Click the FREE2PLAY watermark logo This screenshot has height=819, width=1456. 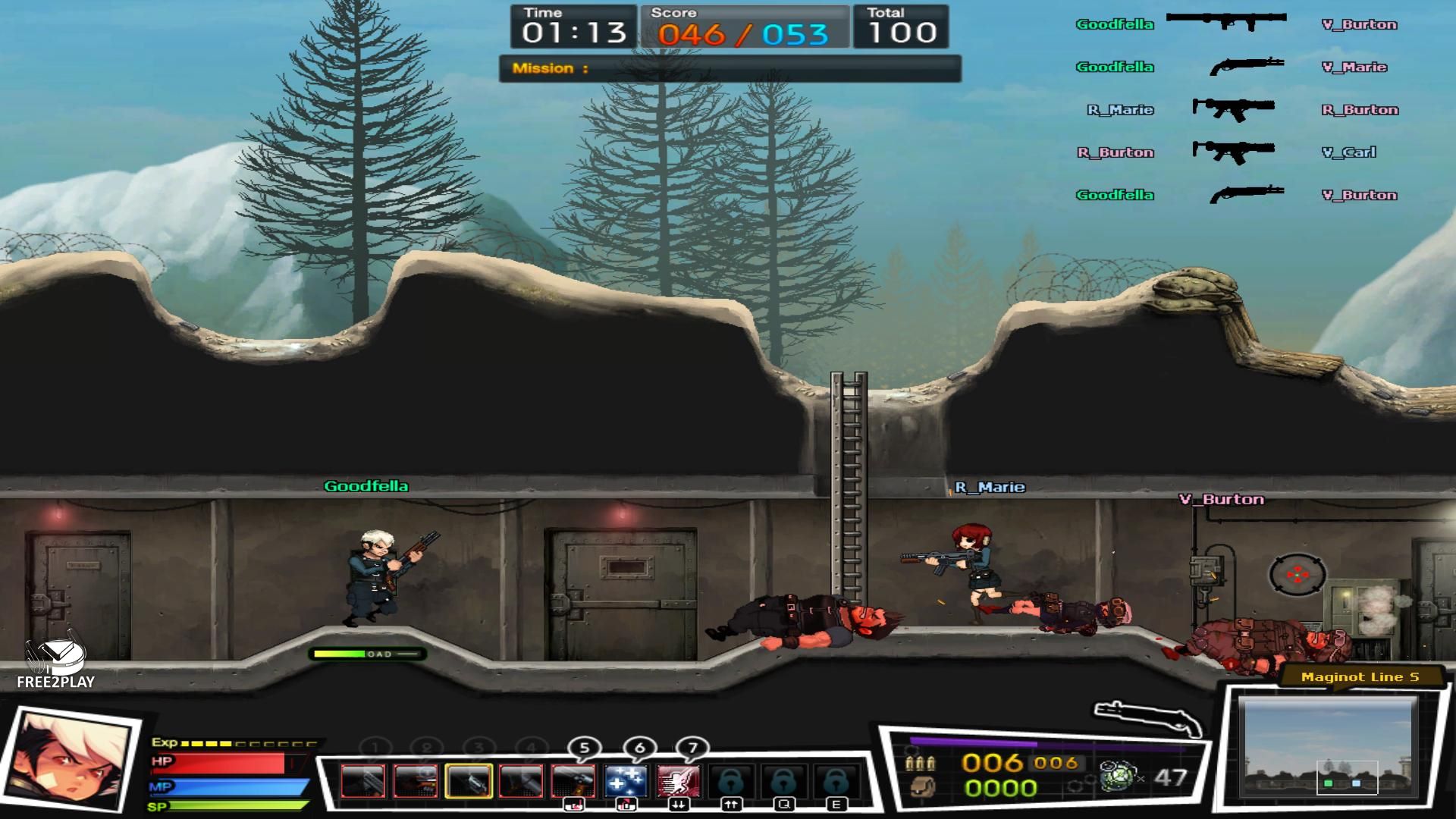(x=55, y=664)
